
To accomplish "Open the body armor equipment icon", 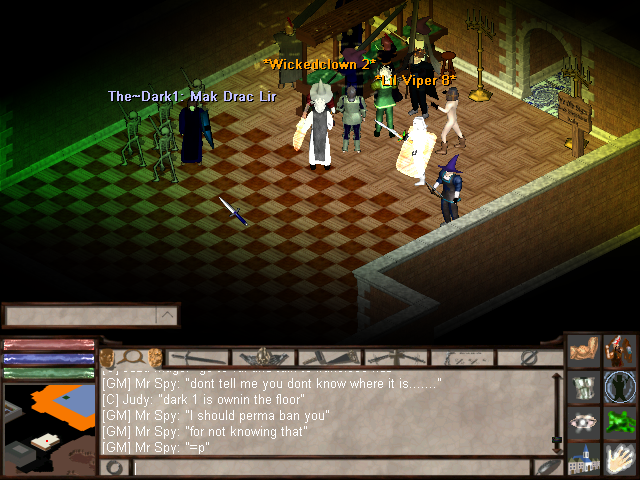I will pos(584,387).
